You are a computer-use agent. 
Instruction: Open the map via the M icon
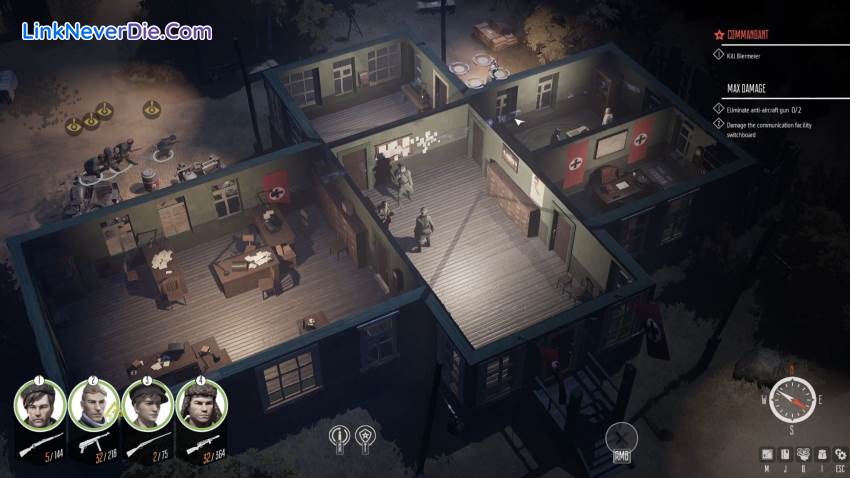[x=767, y=454]
